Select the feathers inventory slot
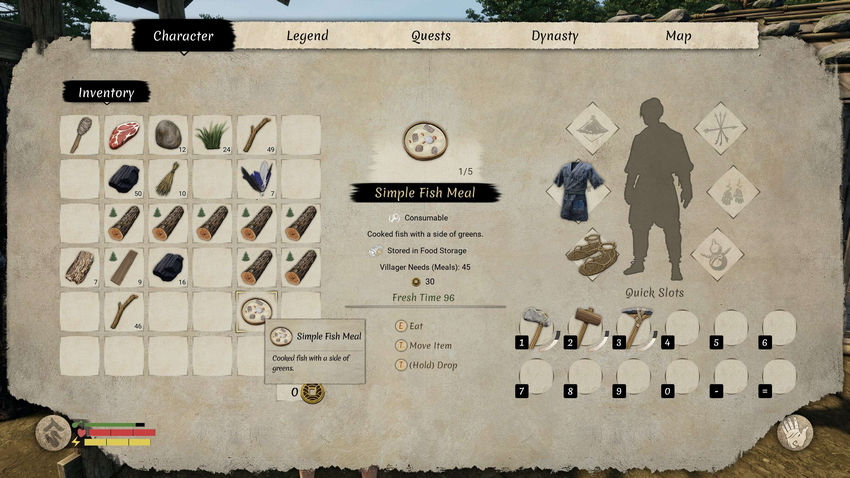Screen dimensions: 850x478 [x=256, y=178]
